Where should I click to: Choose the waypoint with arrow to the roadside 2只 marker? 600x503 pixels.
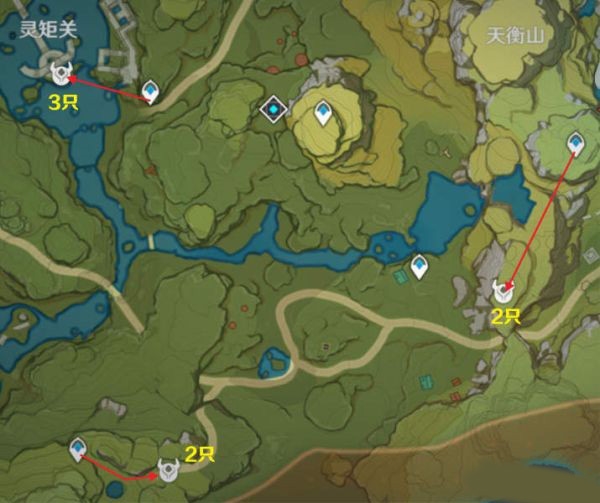click(x=77, y=450)
